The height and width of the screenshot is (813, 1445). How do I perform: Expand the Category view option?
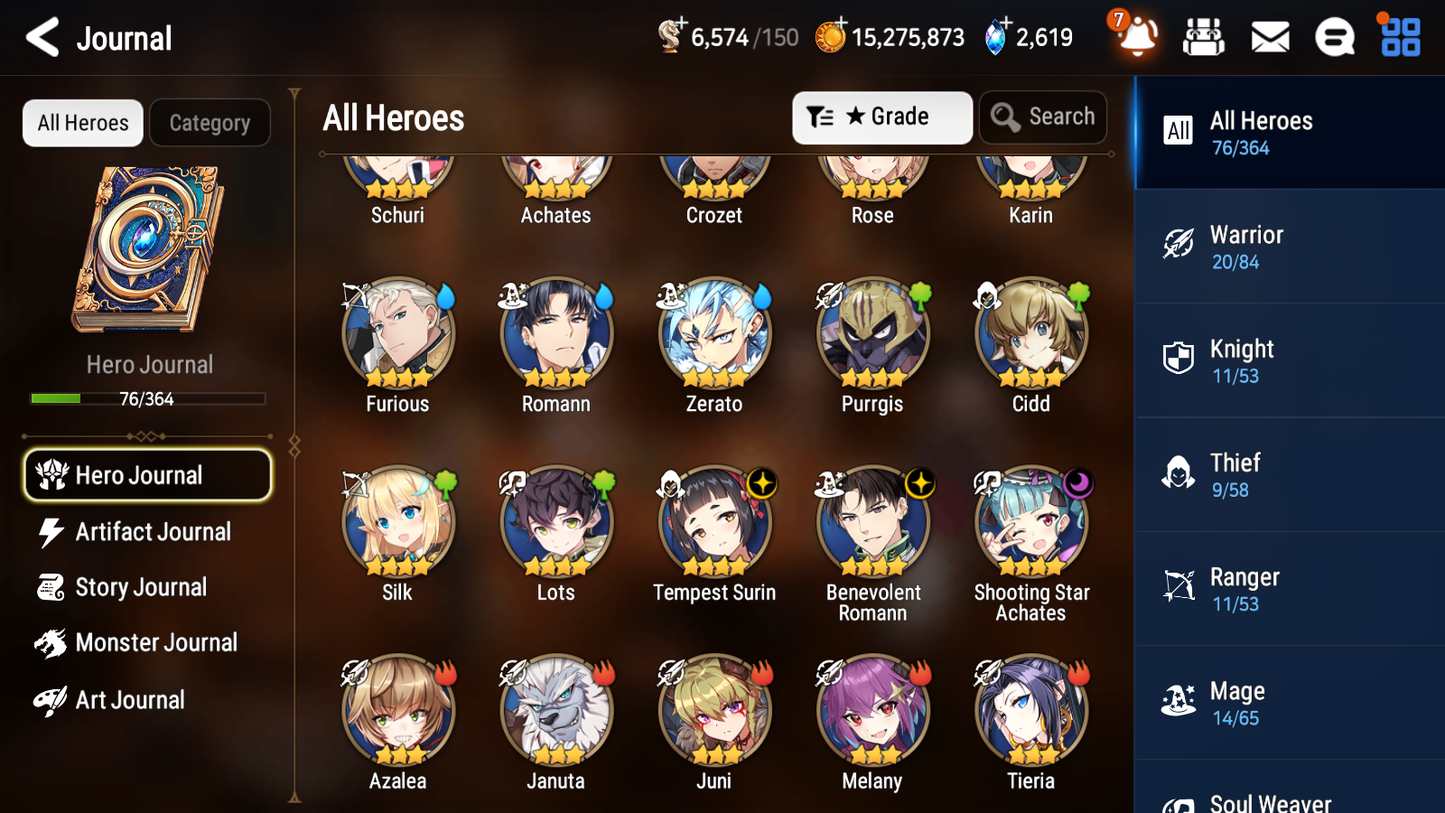(x=210, y=122)
